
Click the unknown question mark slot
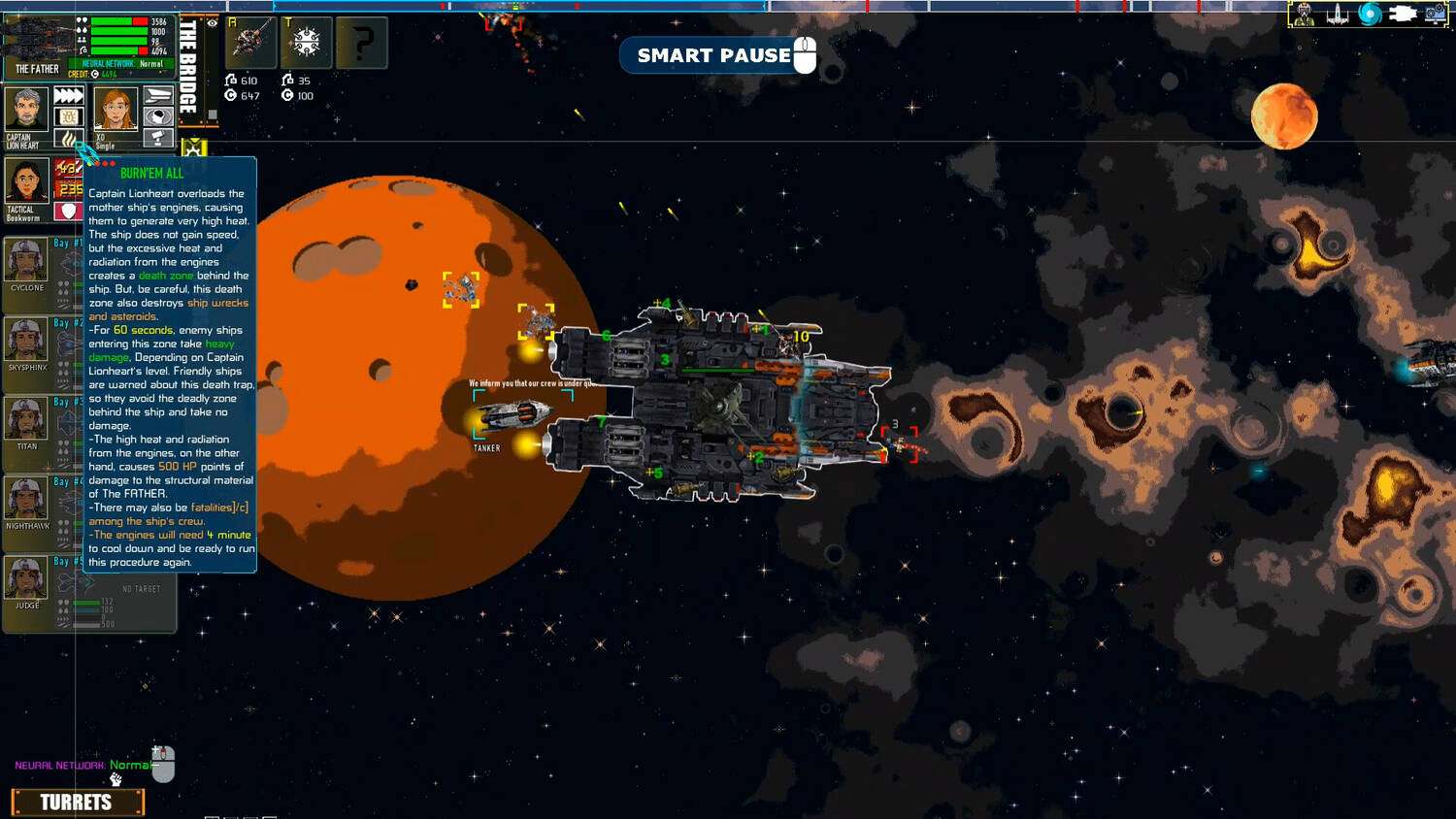[x=362, y=42]
